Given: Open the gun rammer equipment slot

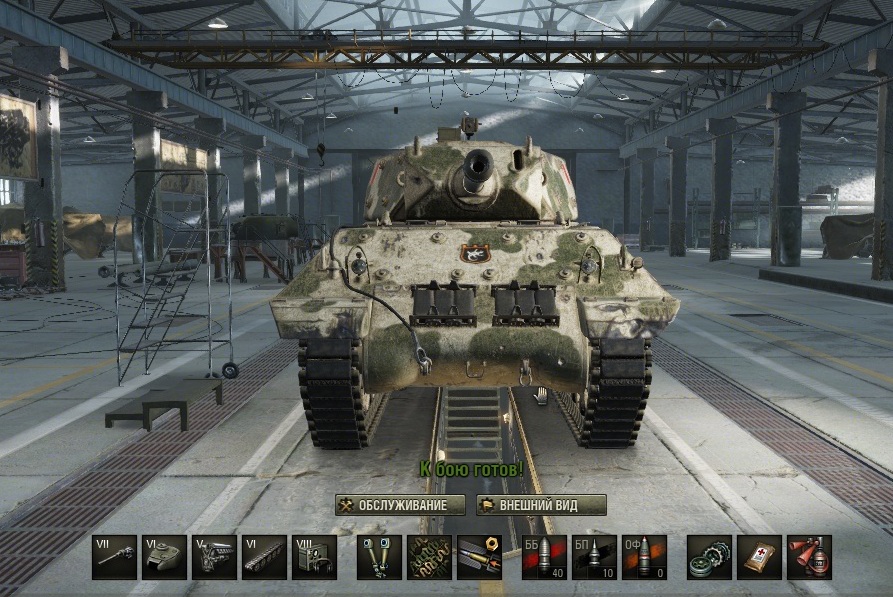Looking at the screenshot, I should point(480,557).
